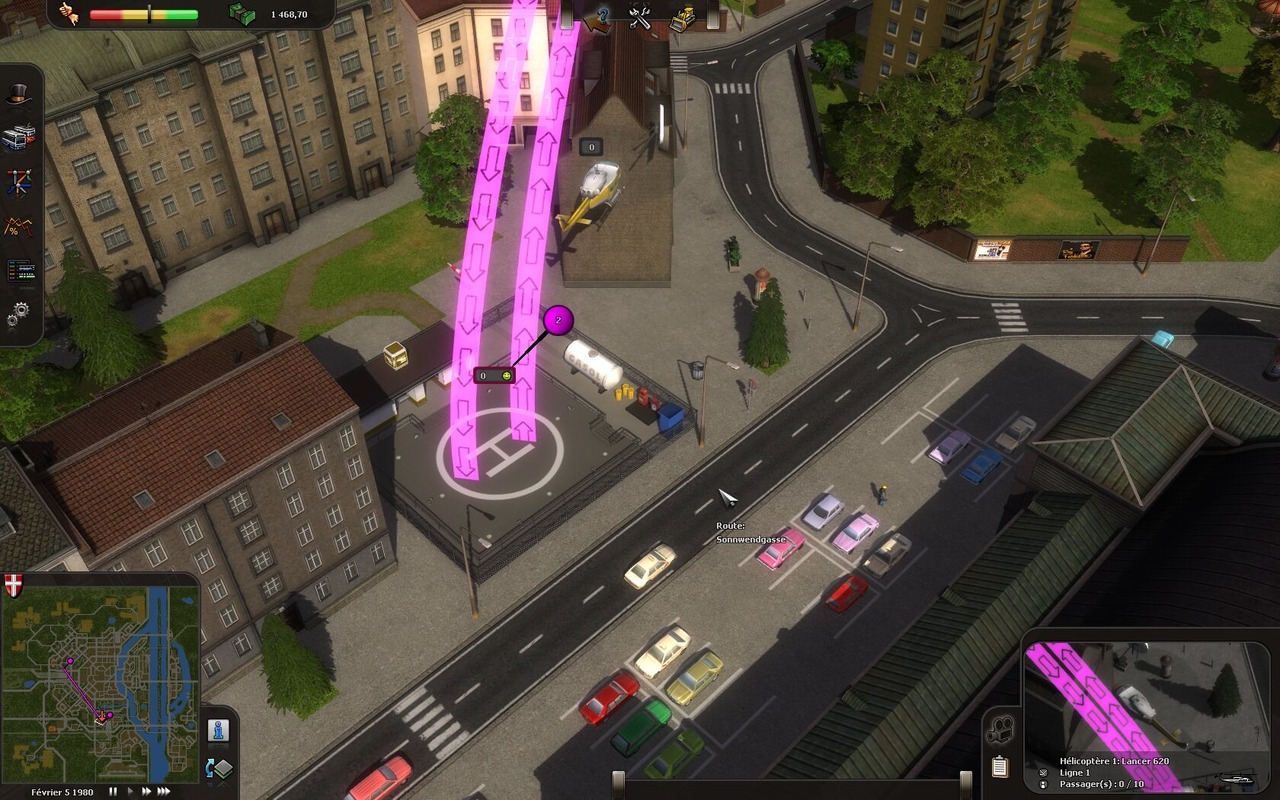Select the arrow with question mark tool
The width and height of the screenshot is (1280, 800).
point(599,17)
